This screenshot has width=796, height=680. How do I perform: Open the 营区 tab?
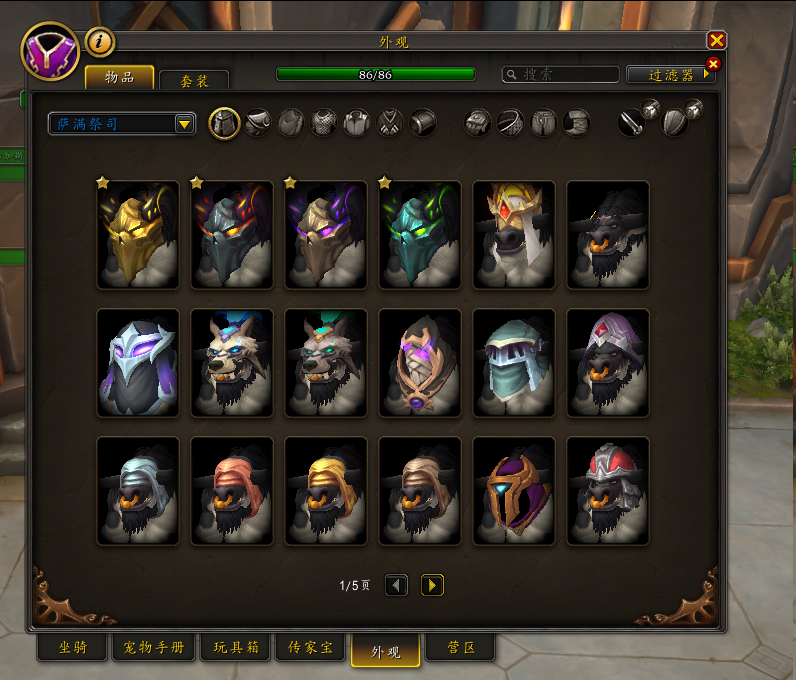pos(460,649)
